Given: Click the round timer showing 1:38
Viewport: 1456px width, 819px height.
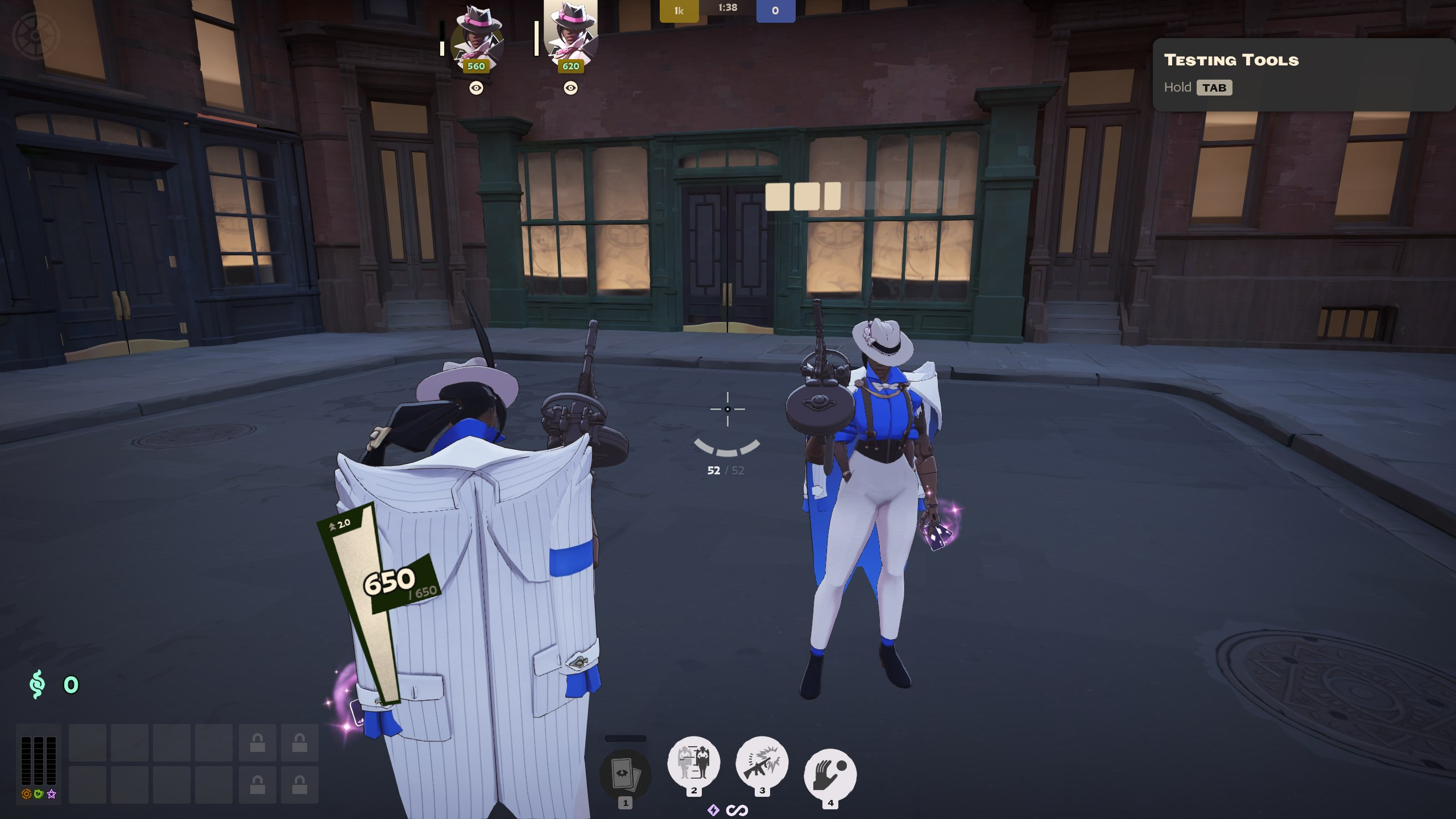Looking at the screenshot, I should (727, 7).
